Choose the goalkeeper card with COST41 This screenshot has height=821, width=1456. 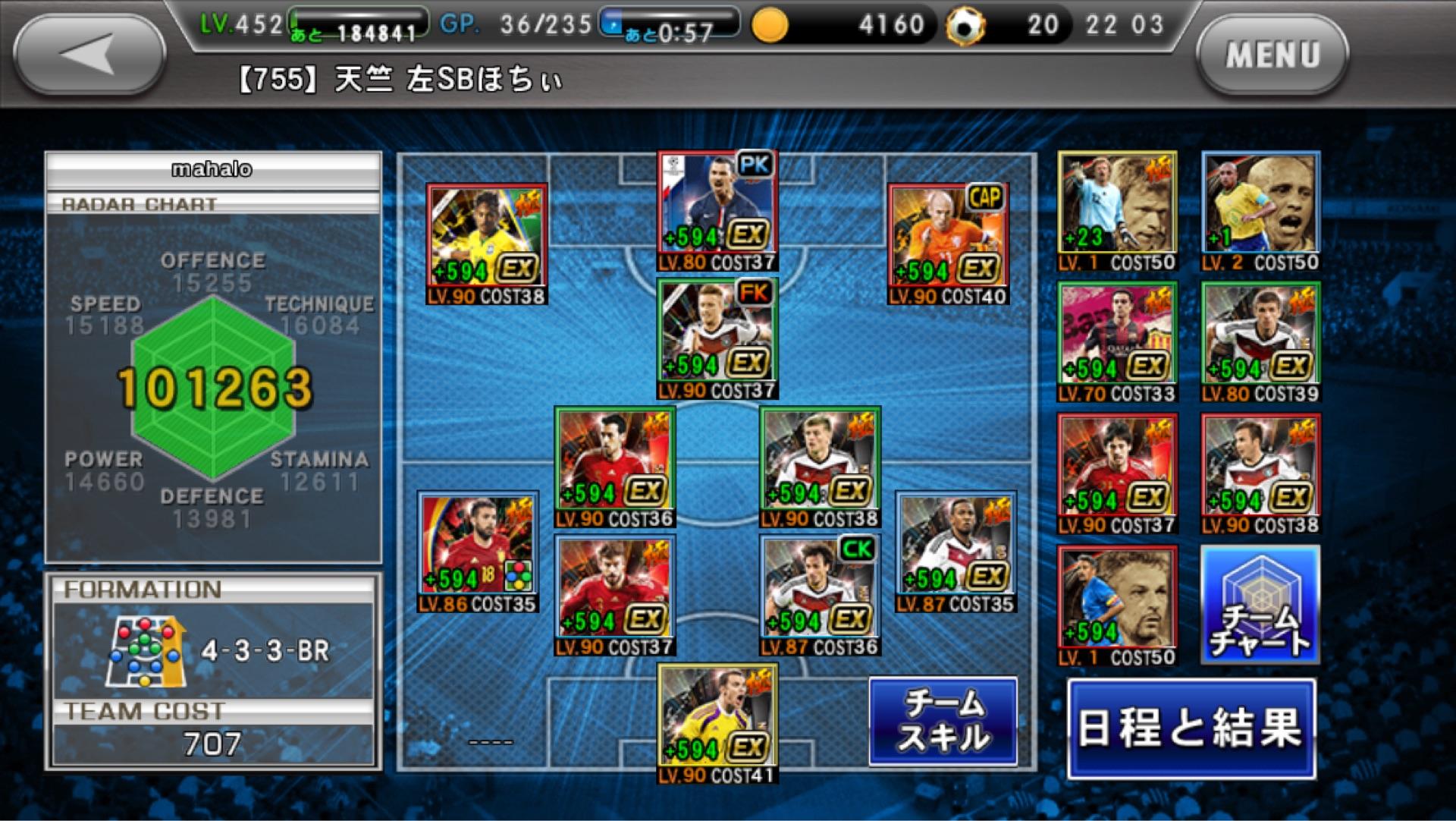tap(717, 723)
